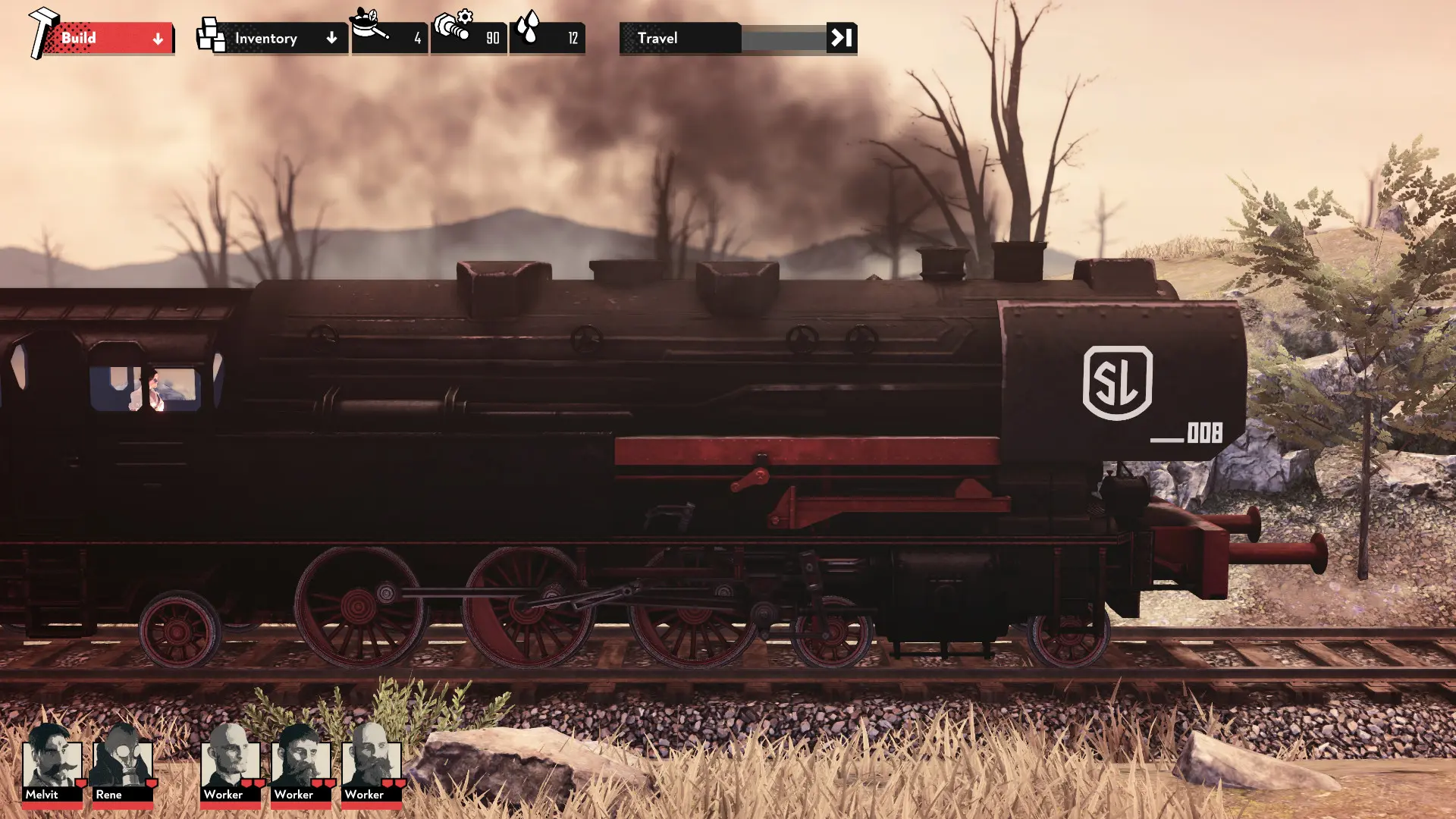Toggle the first red pip on Rene's portrait
Screen dimensions: 1456x819
point(151,783)
